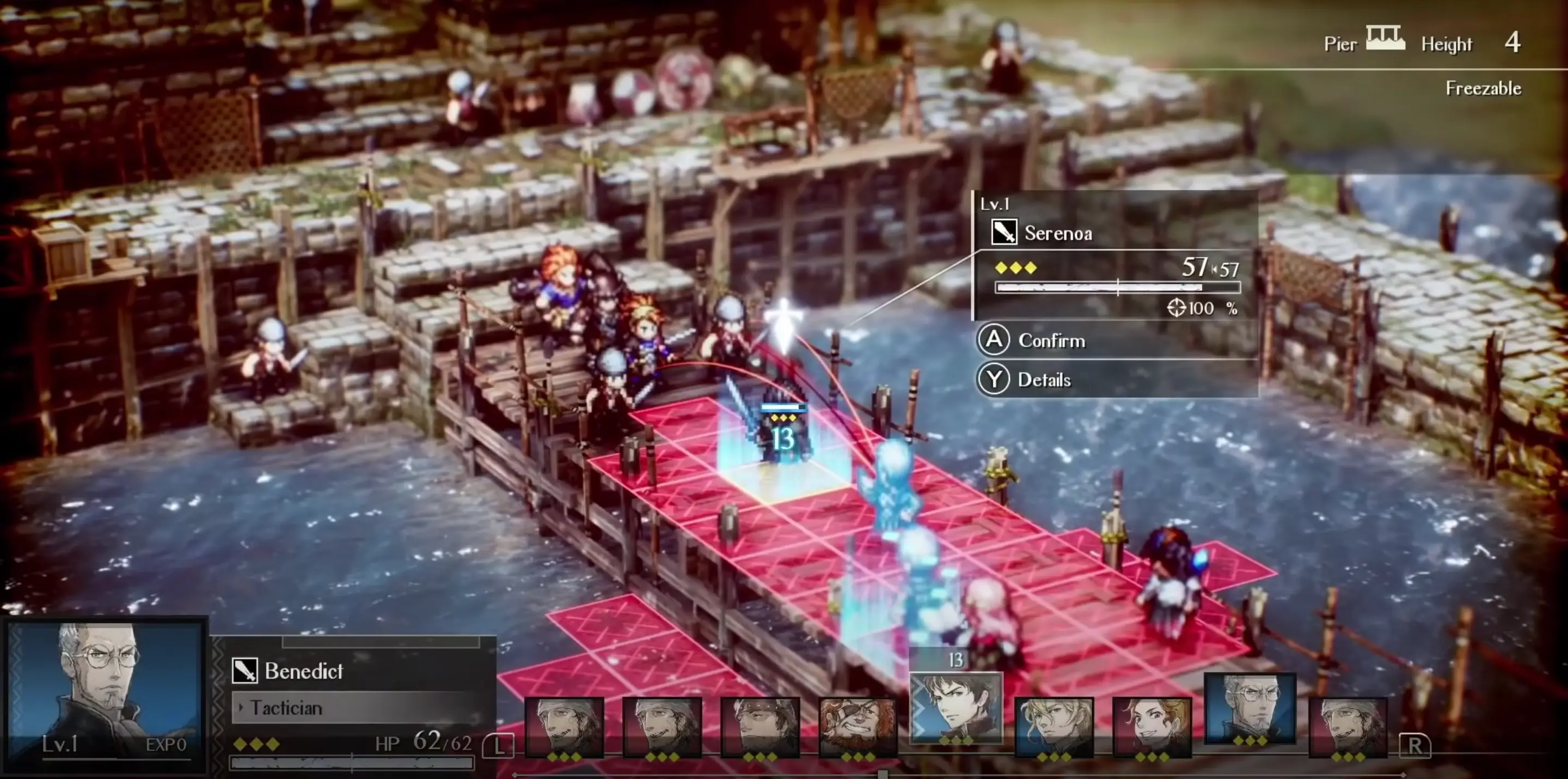Click Serenoa's HP bar in the target panel
This screenshot has width=1568, height=779.
point(1120,289)
